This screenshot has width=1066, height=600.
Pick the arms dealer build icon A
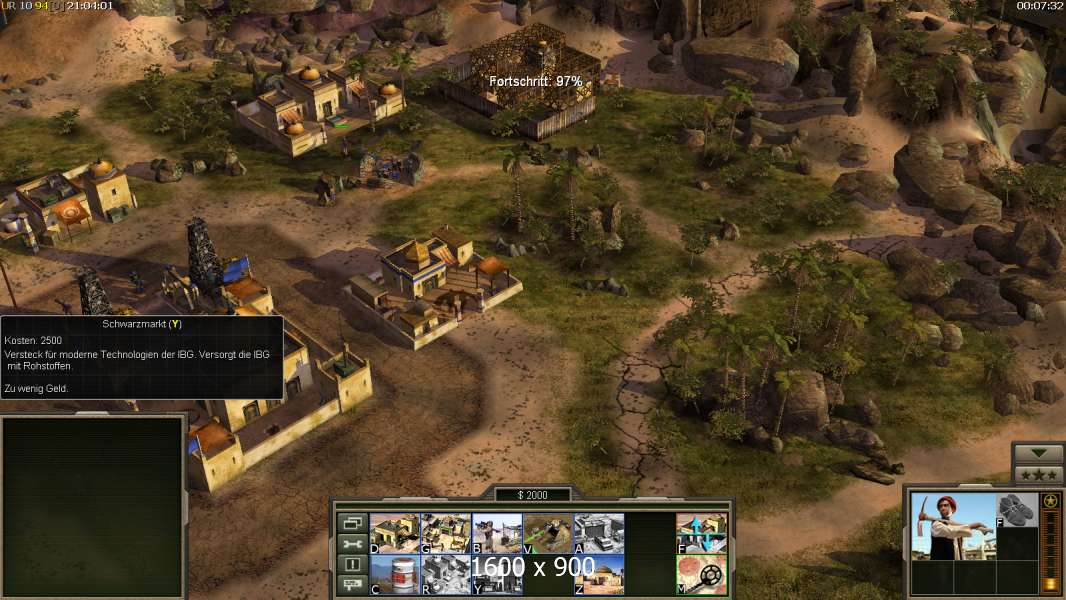pyautogui.click(x=599, y=533)
